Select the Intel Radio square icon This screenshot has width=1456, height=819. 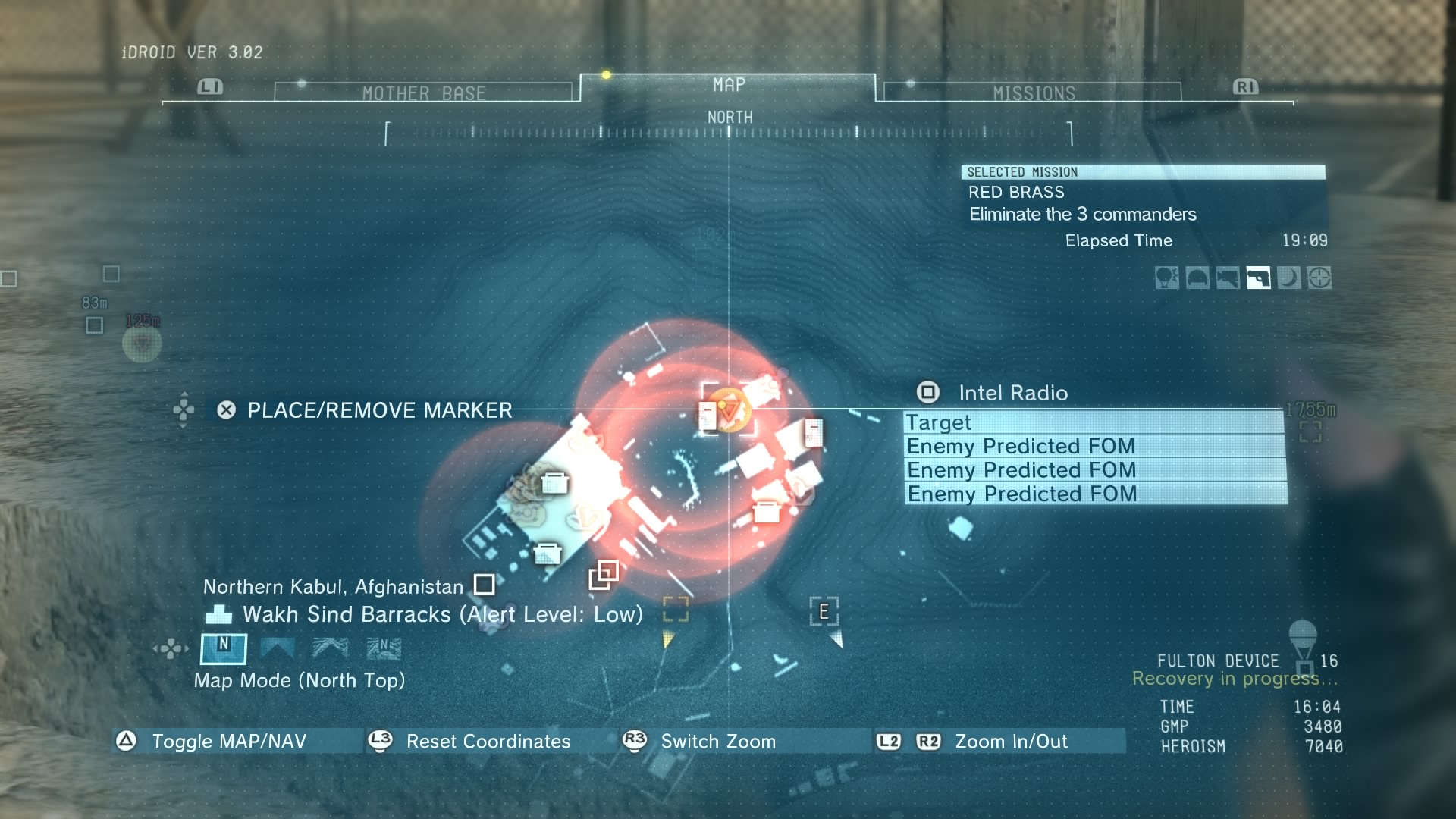(927, 393)
